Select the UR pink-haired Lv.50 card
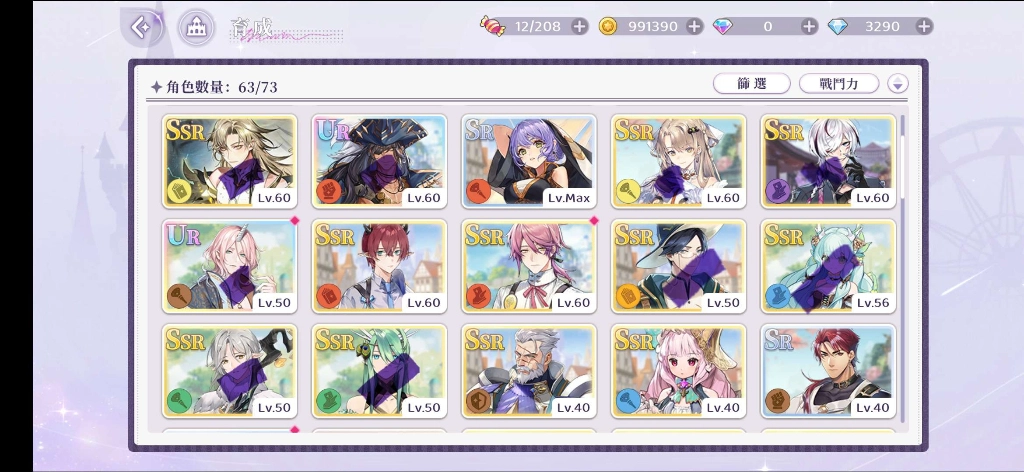This screenshot has height=472, width=1024. click(229, 266)
